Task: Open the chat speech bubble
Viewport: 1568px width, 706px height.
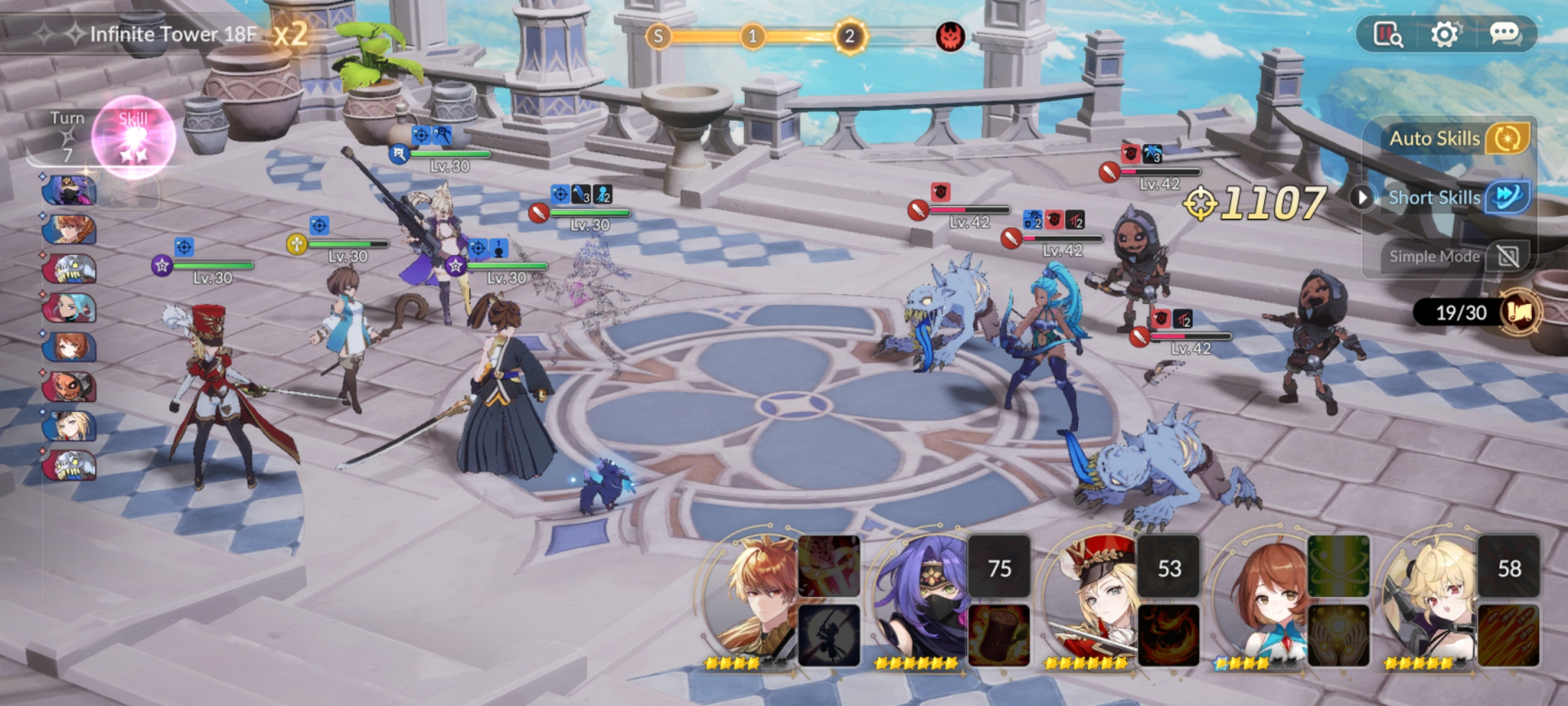Action: (x=1504, y=34)
